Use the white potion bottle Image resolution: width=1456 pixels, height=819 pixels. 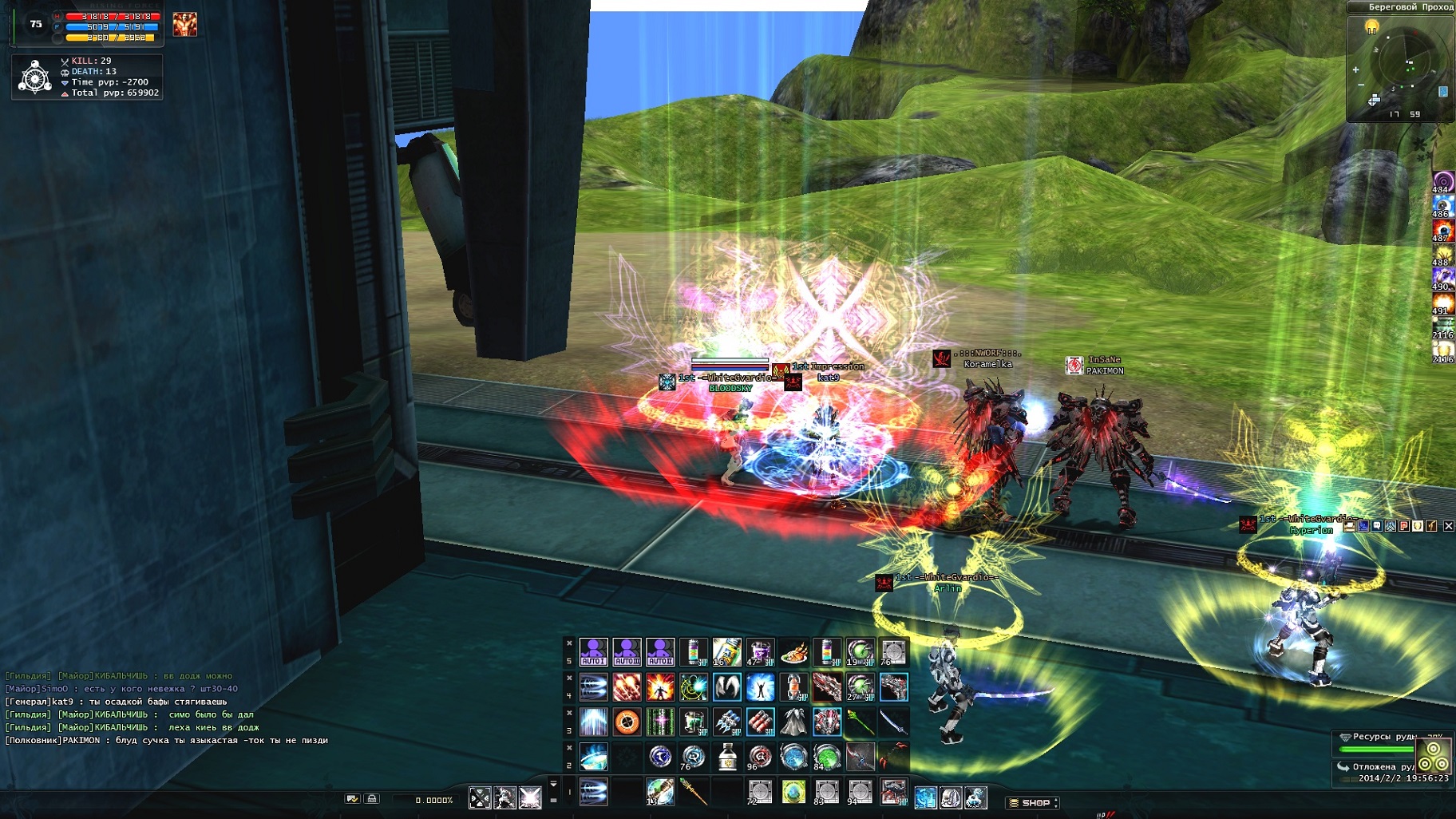[x=726, y=756]
